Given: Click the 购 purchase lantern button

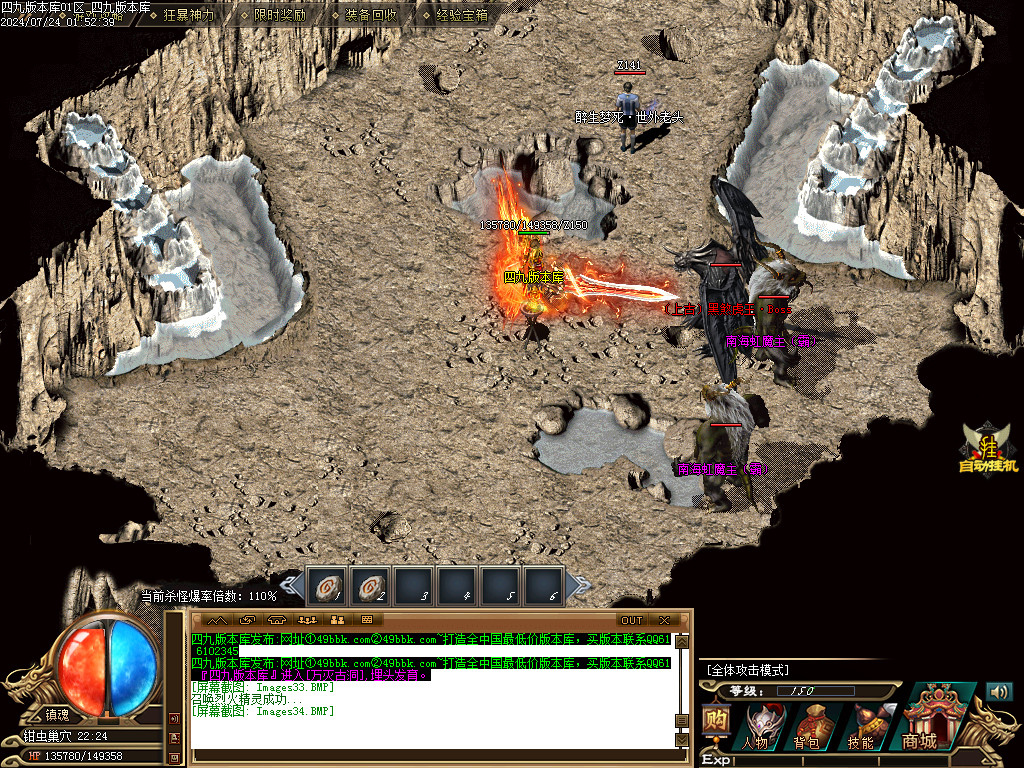Looking at the screenshot, I should pos(714,722).
